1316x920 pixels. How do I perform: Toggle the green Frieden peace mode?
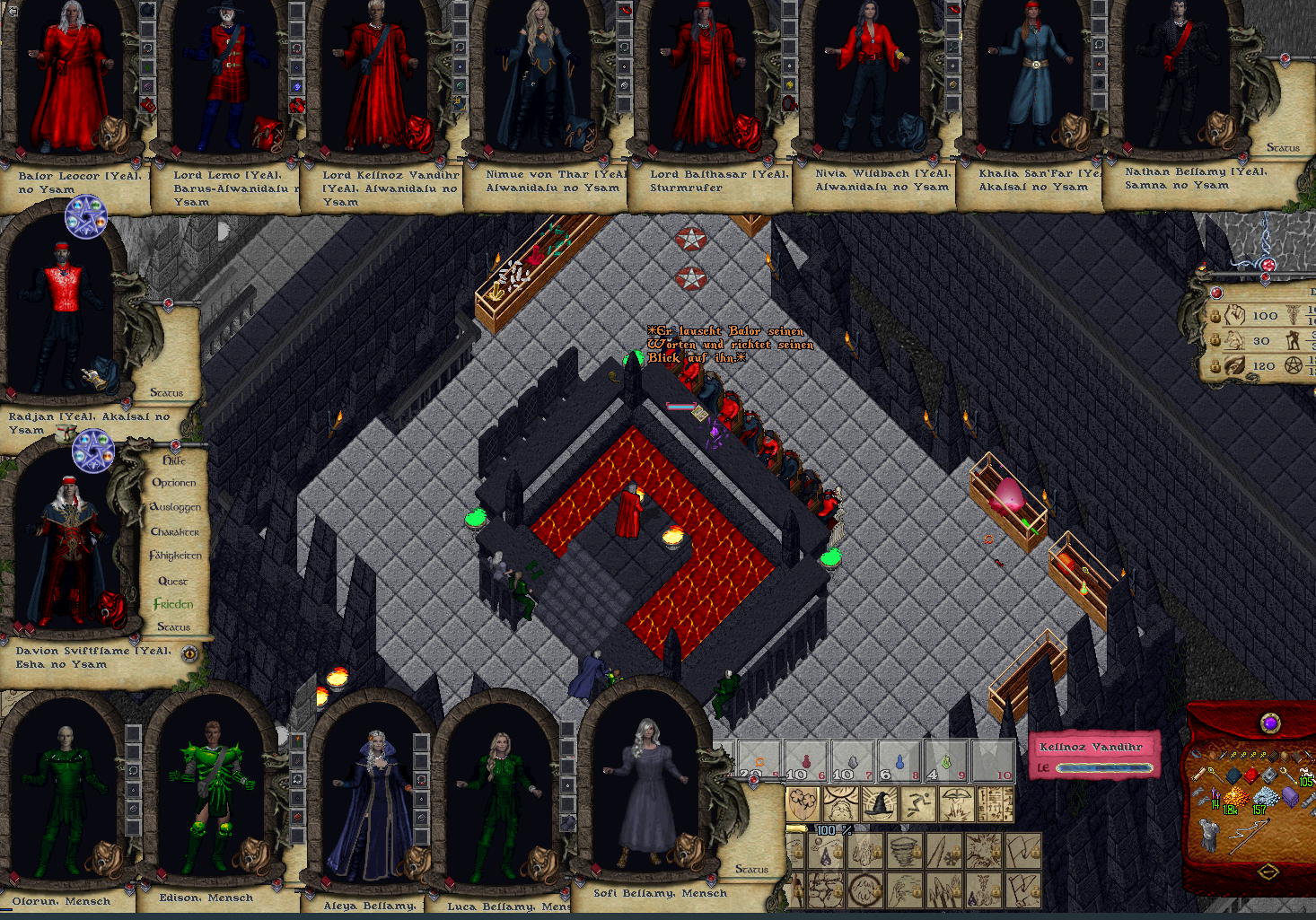(x=173, y=604)
